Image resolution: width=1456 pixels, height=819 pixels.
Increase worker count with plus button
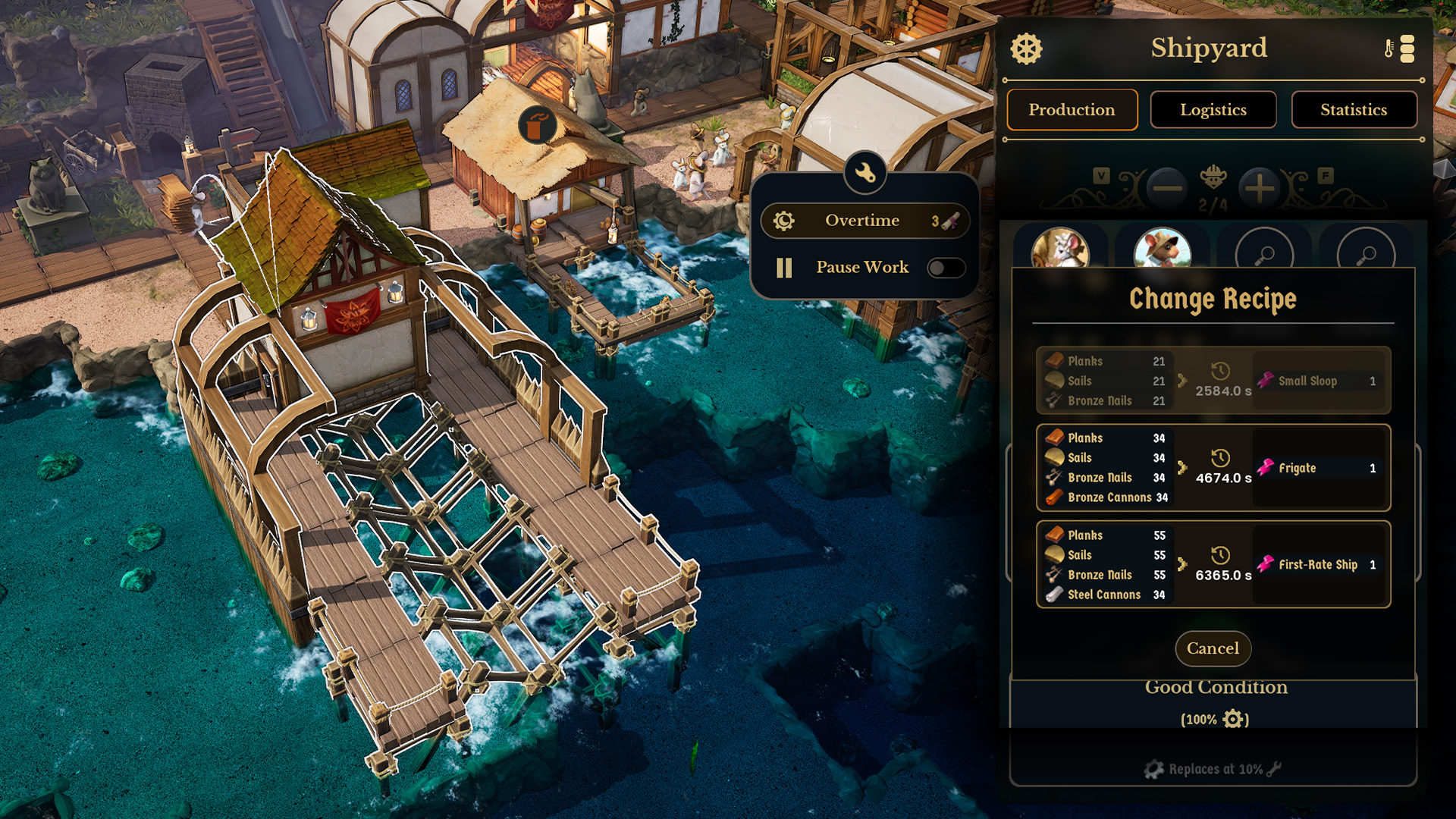[x=1260, y=188]
